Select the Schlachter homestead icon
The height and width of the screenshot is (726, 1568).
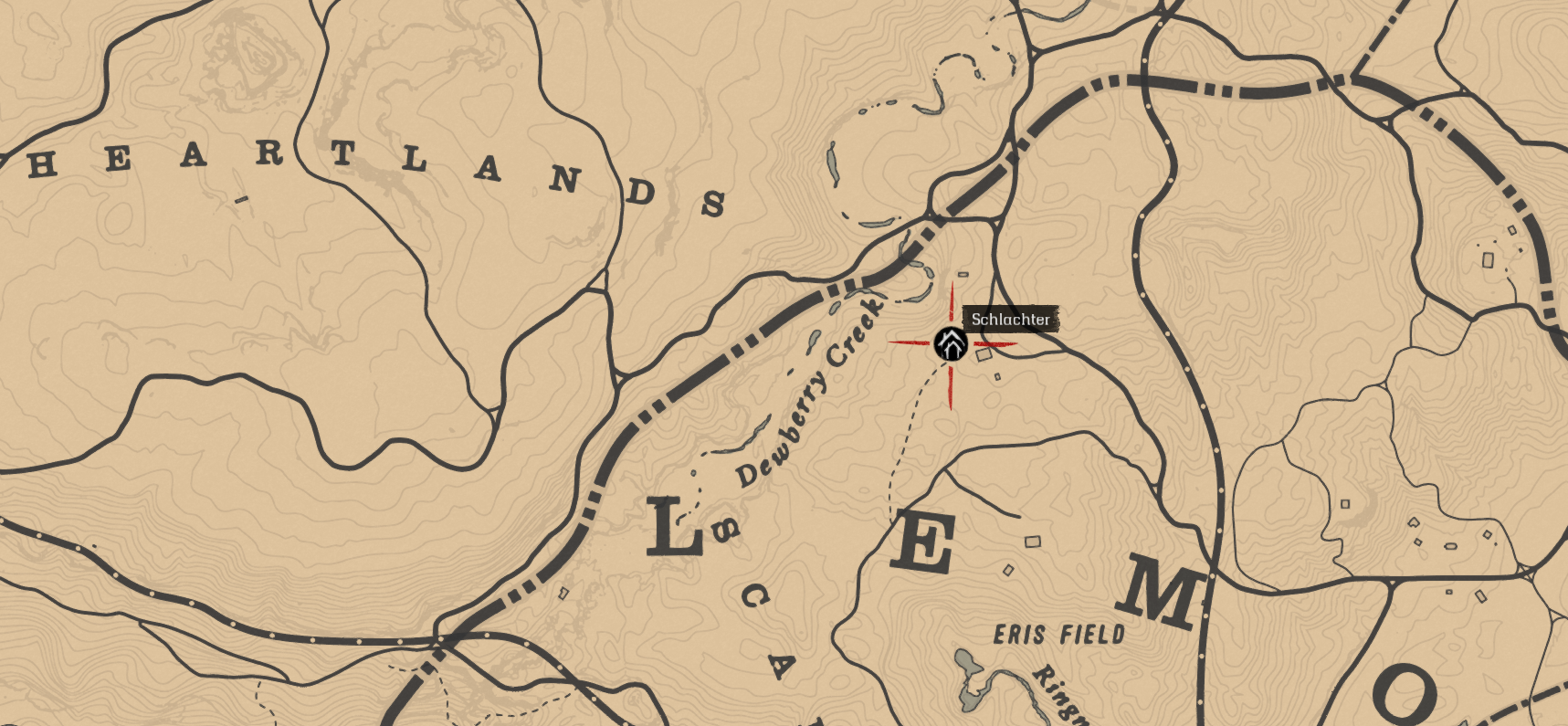952,345
